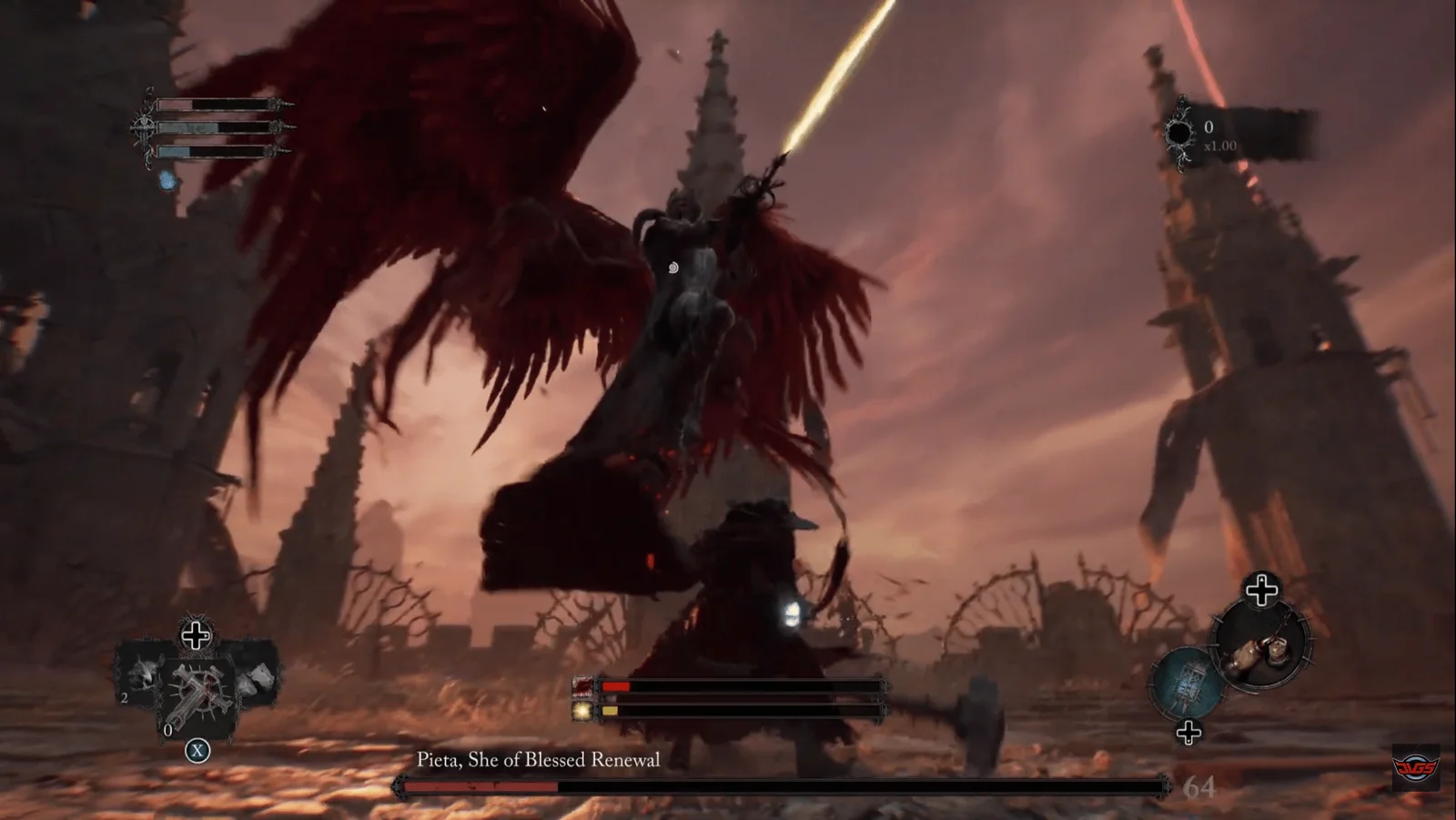Choose the skull item in the quick slots

pos(143,675)
